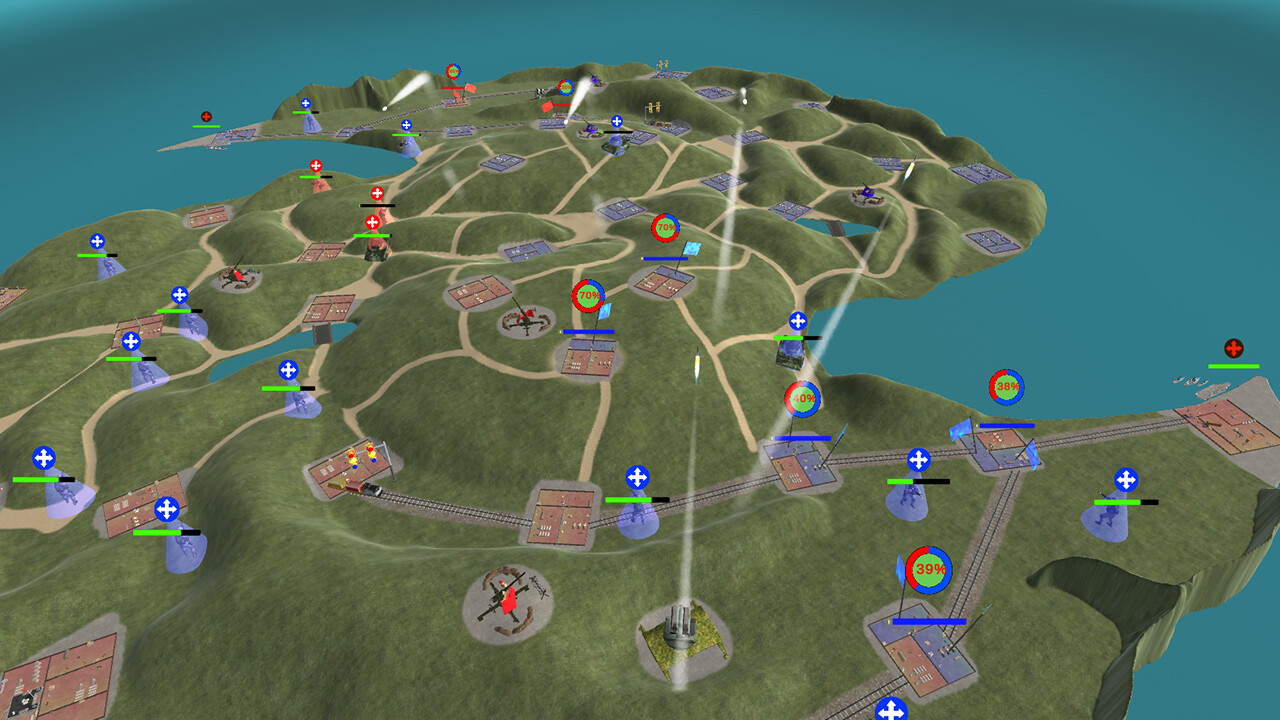Select the train on the railway tracks
Viewport: 1280px width, 720px height.
372,488
